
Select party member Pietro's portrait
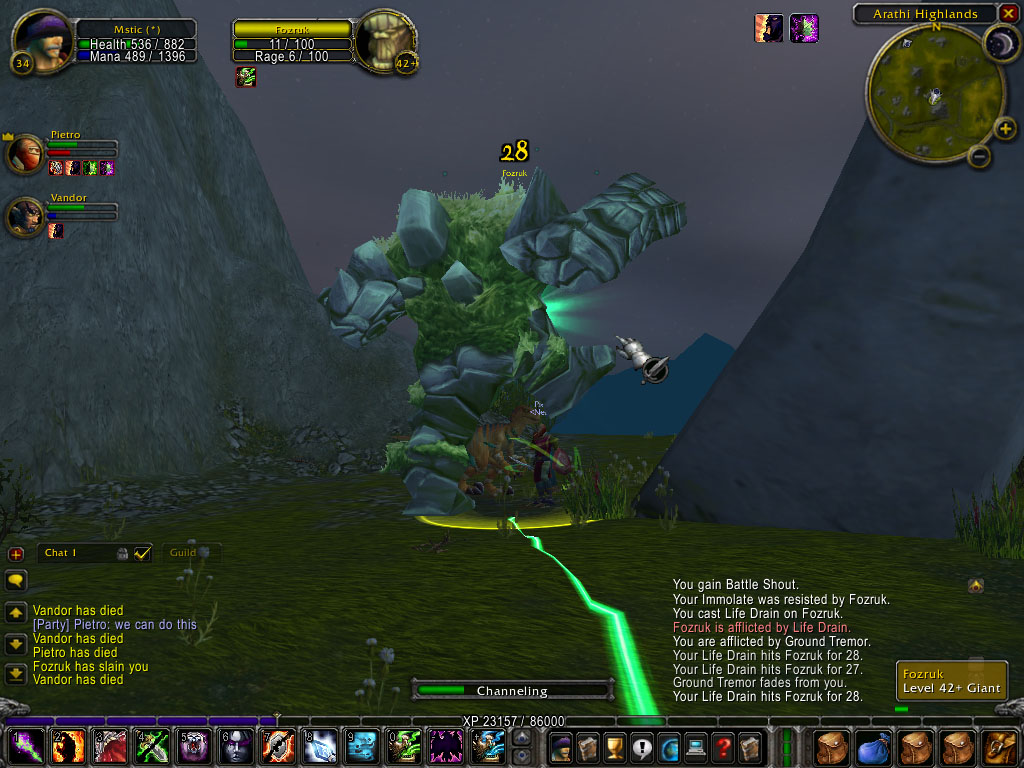point(25,155)
